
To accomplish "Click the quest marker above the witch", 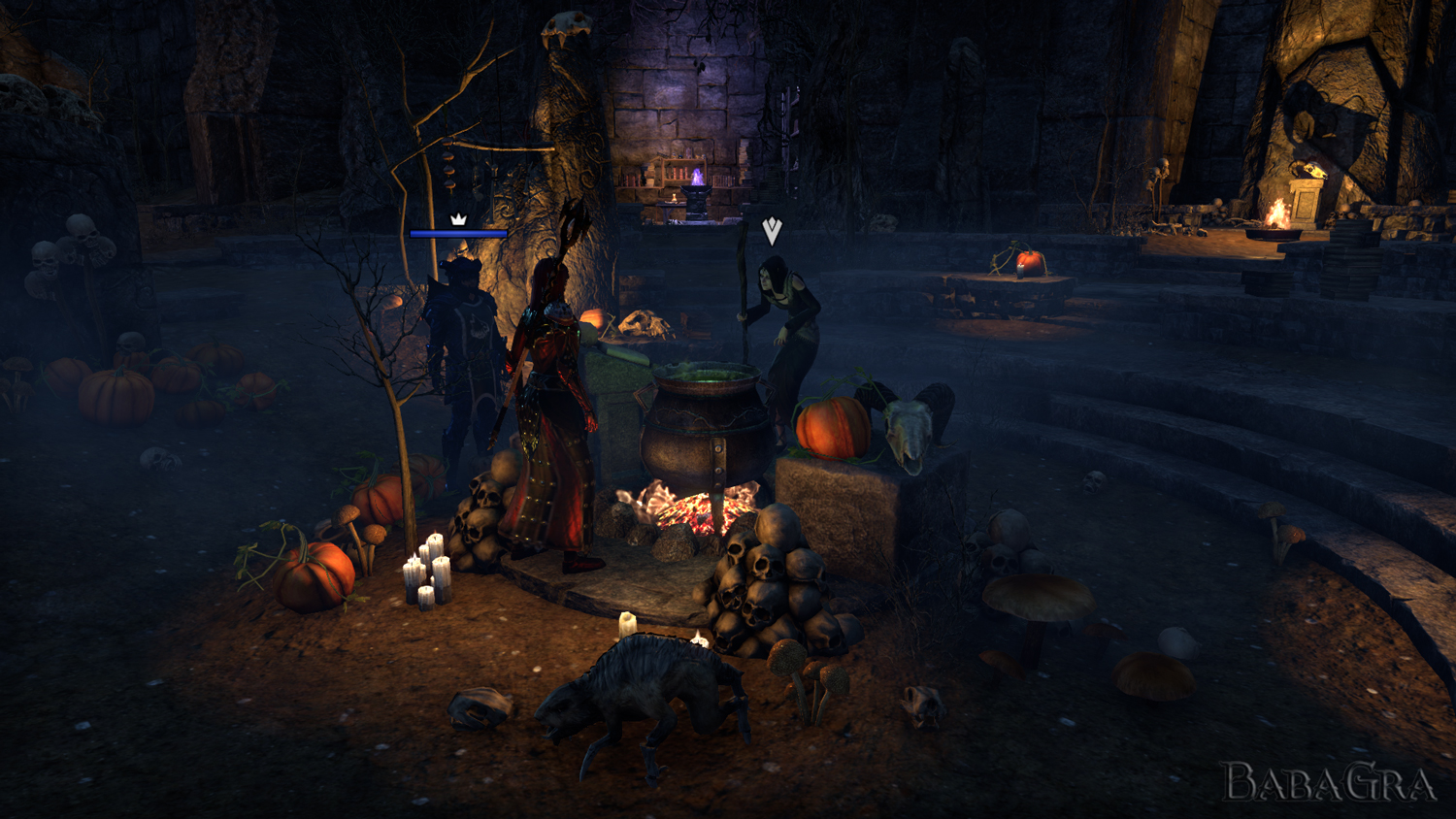I will (x=772, y=231).
